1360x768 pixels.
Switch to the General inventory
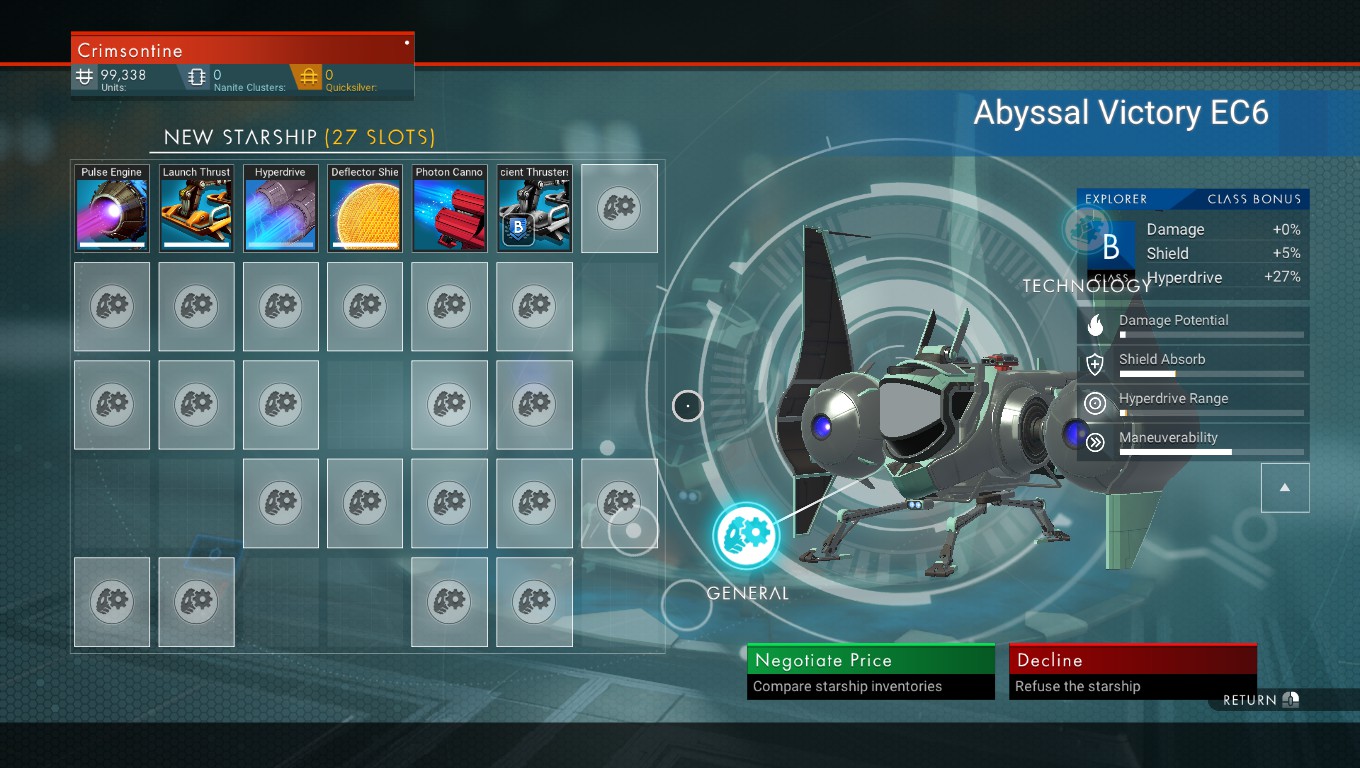coord(746,537)
